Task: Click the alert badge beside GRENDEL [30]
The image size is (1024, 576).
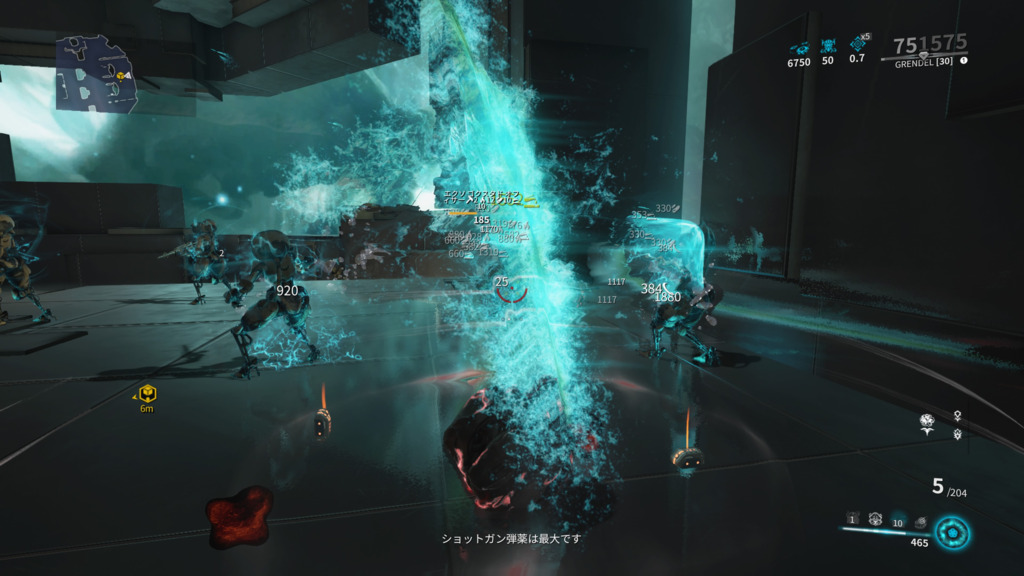Action: coord(964,61)
